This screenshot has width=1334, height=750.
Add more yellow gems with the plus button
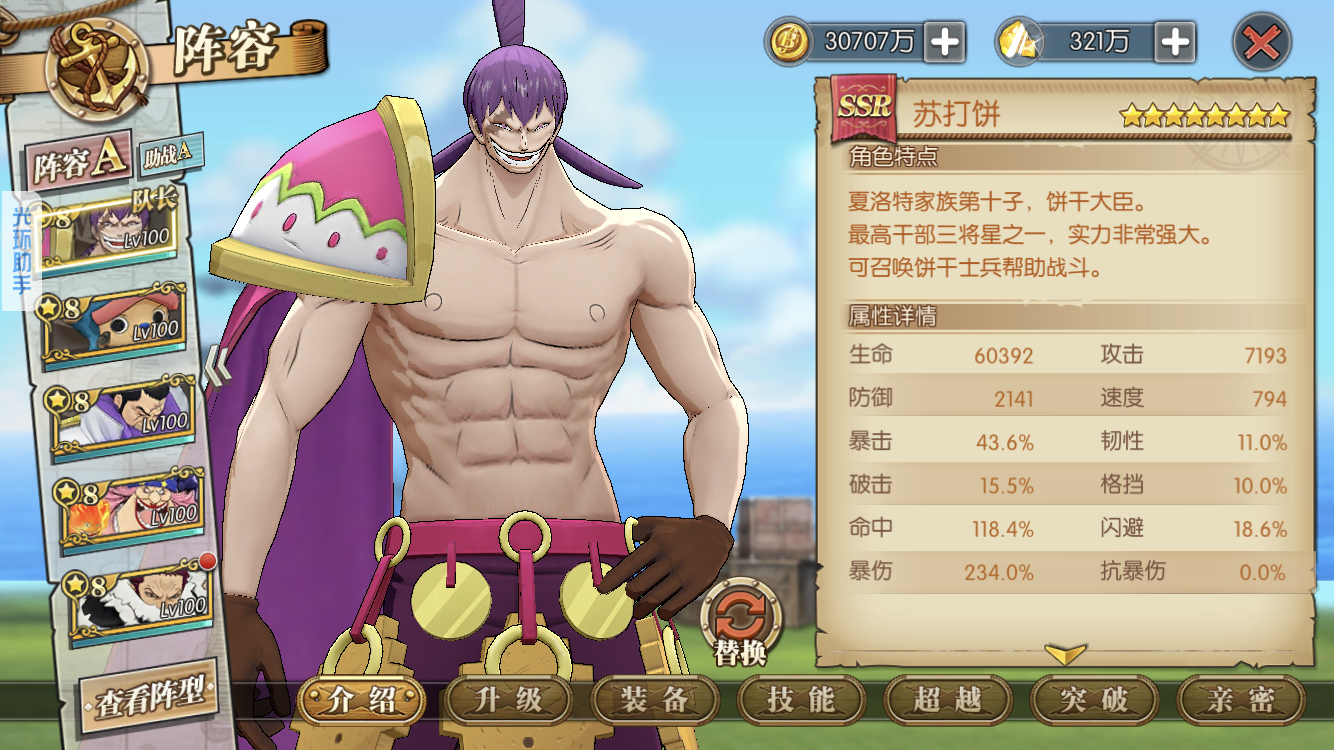click(x=1175, y=42)
